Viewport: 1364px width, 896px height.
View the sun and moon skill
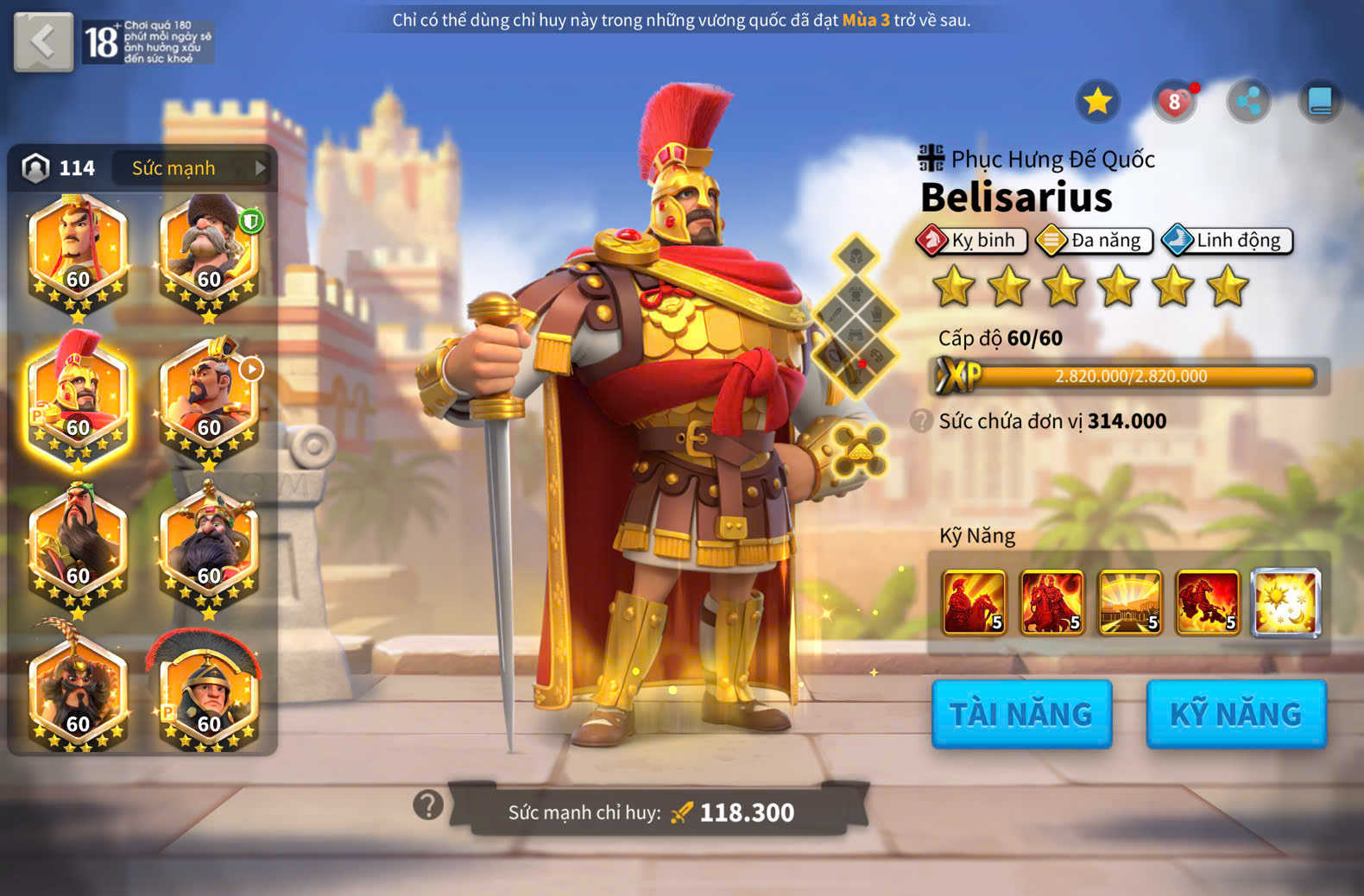(1285, 603)
